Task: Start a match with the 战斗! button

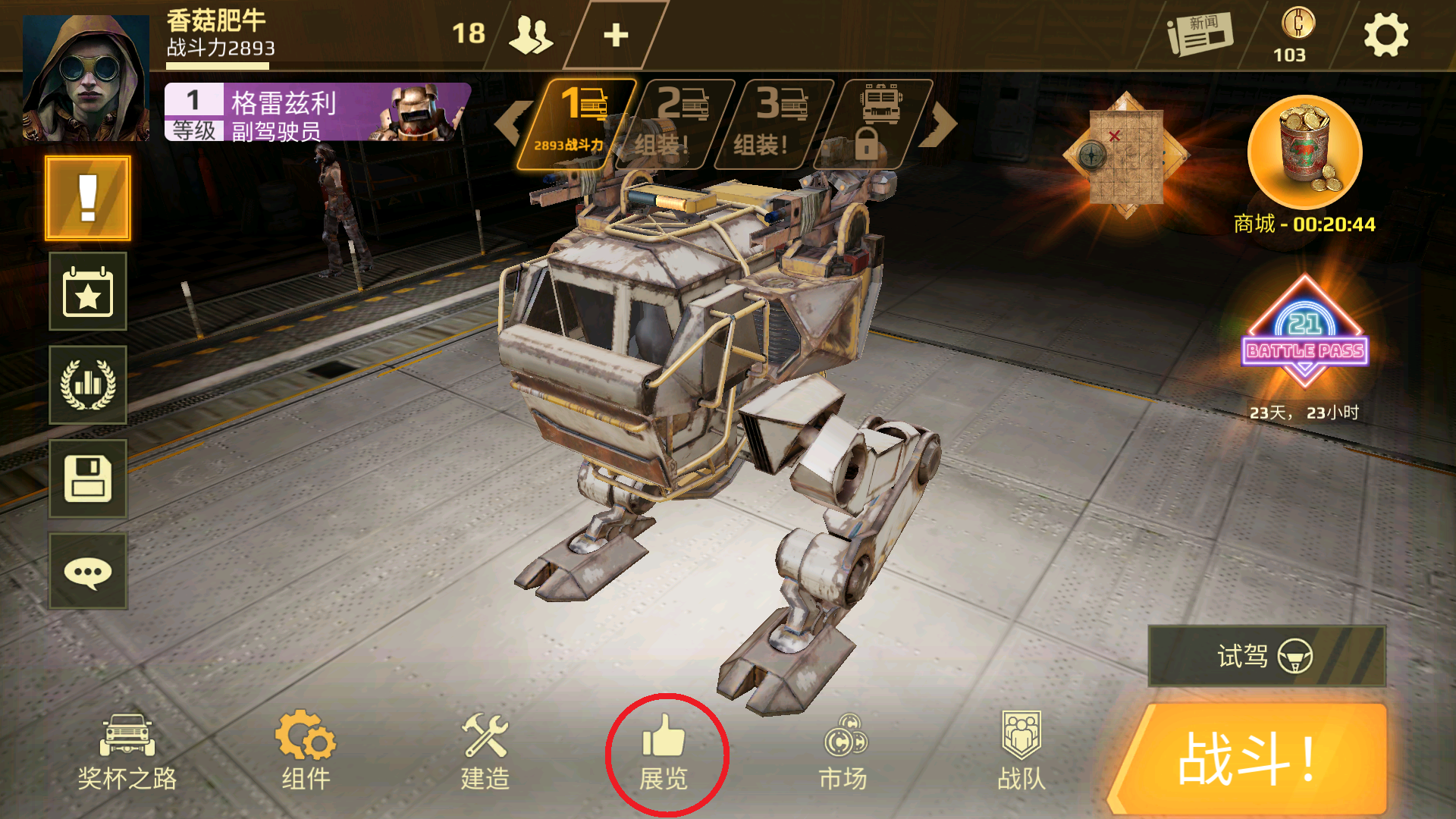Action: click(1250, 759)
